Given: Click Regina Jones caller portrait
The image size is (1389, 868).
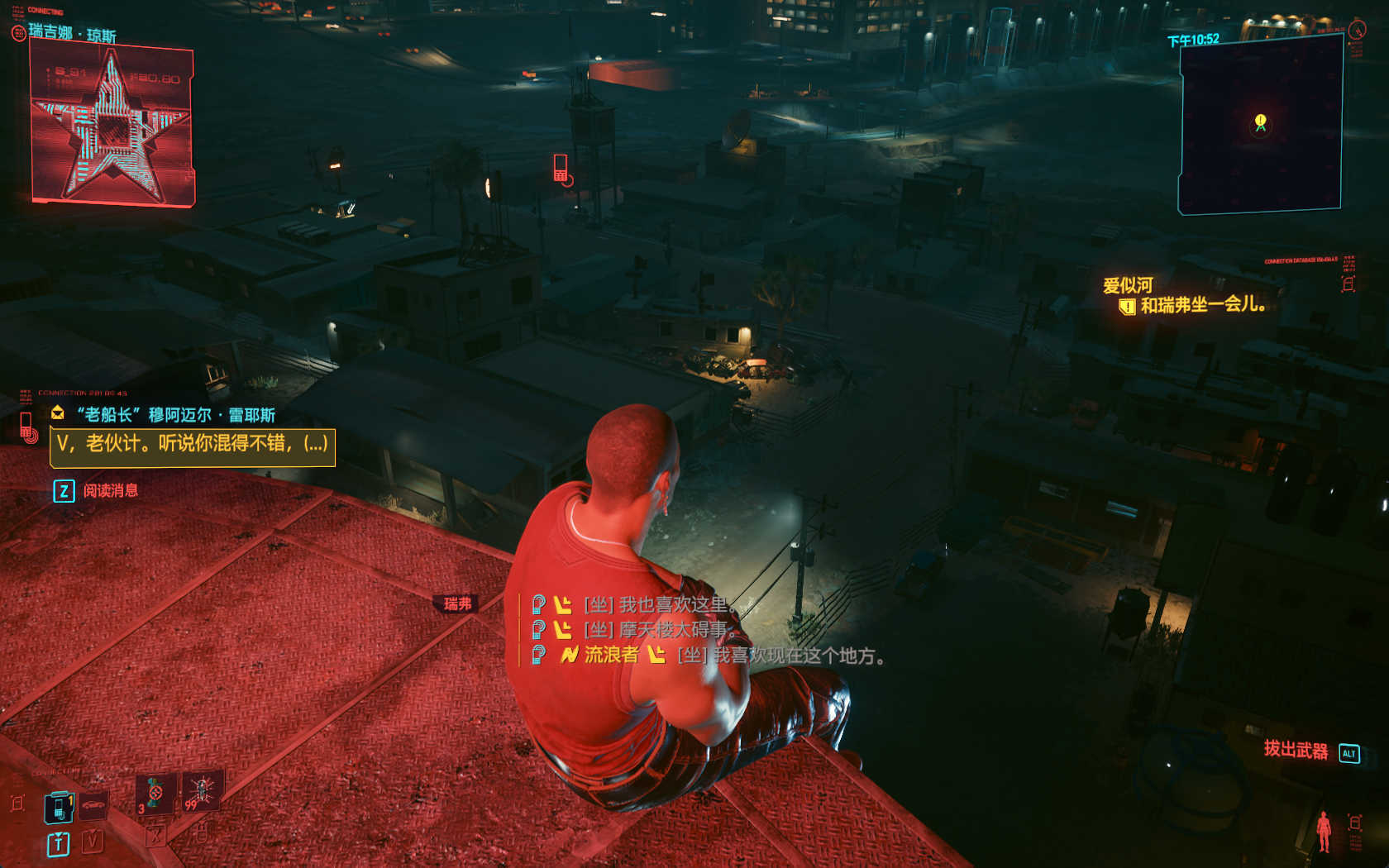Looking at the screenshot, I should point(112,126).
